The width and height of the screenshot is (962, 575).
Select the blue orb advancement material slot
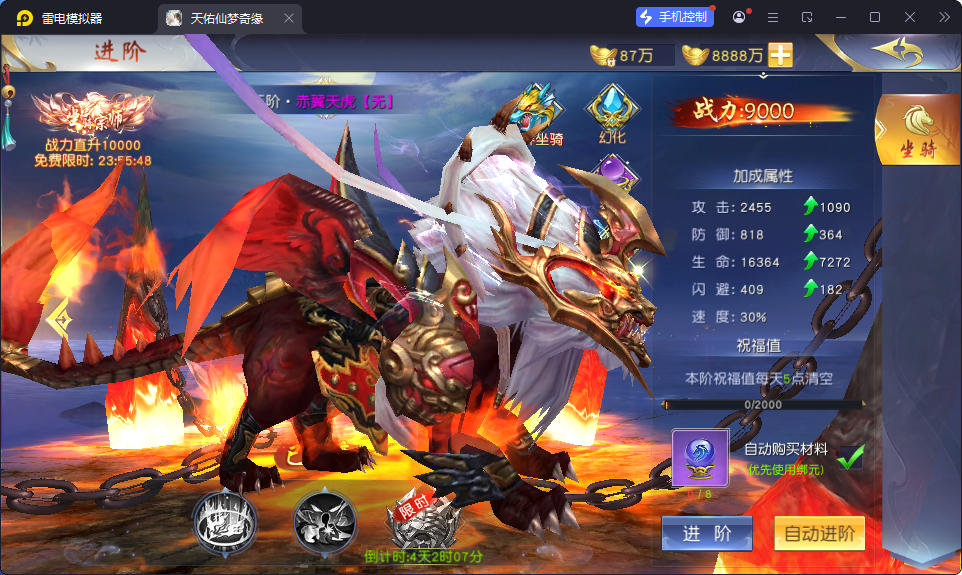(x=700, y=457)
